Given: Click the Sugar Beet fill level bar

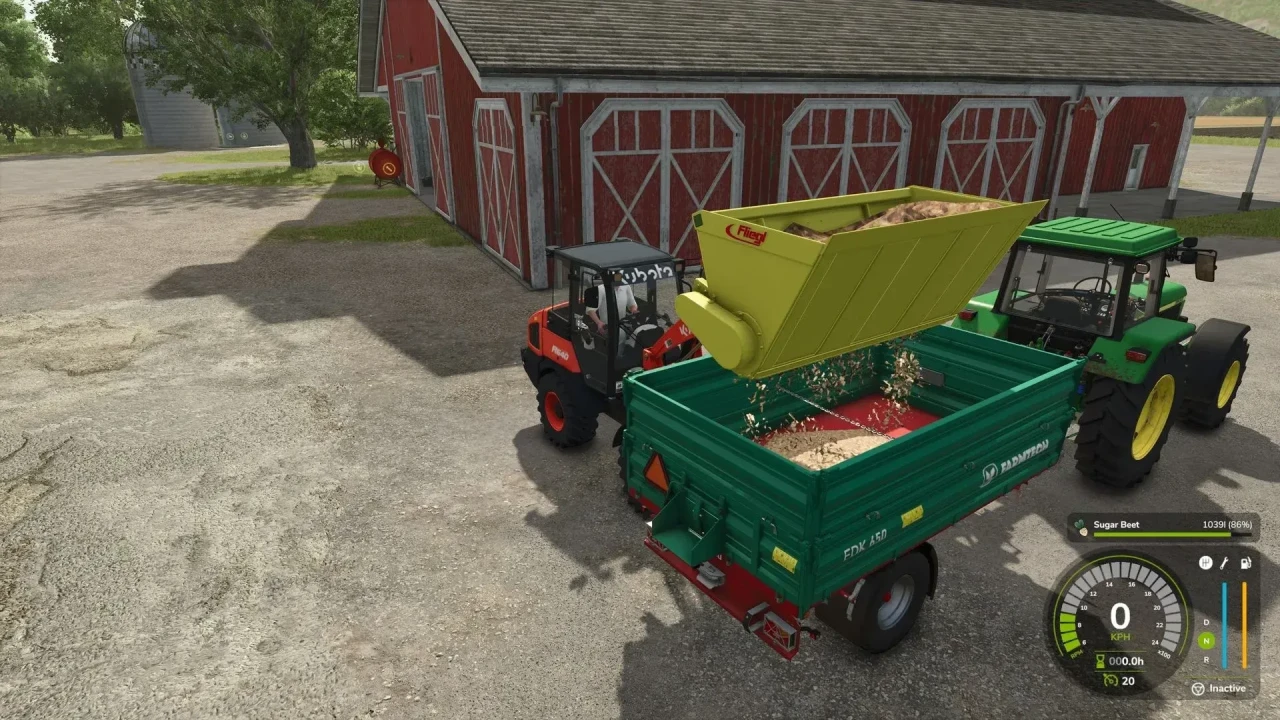Looking at the screenshot, I should 1164,536.
